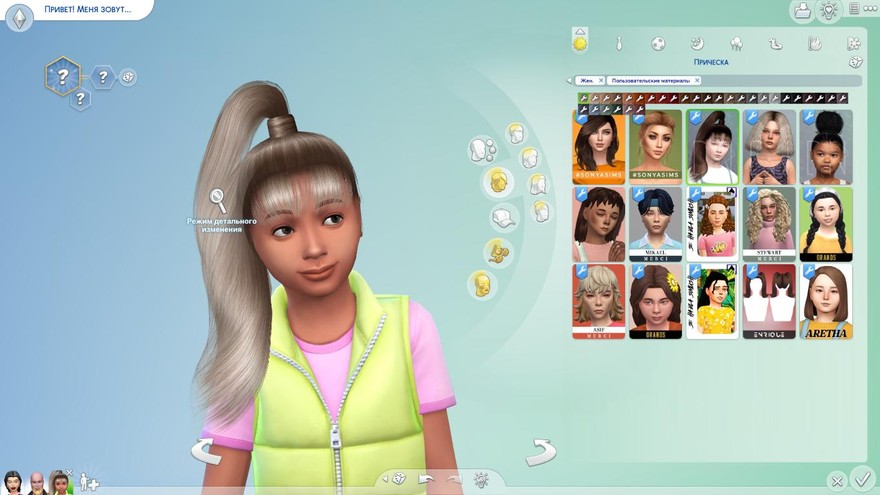Open the light bulb tips button
880x495 pixels.
[828, 11]
